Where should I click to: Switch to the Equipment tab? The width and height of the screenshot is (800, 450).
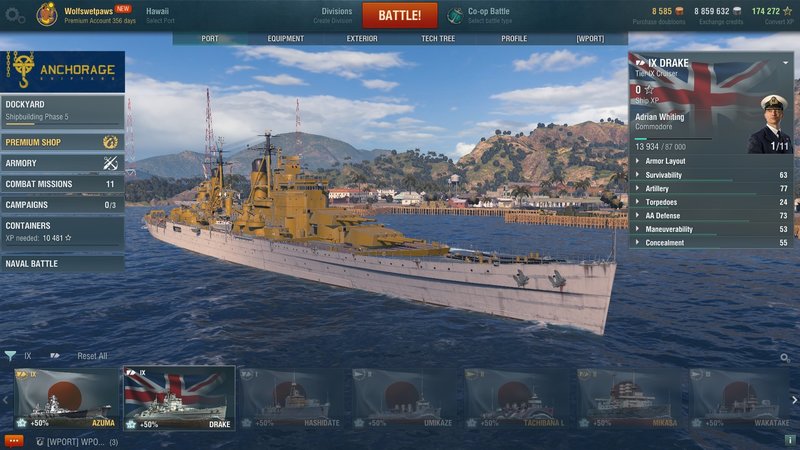[285, 39]
